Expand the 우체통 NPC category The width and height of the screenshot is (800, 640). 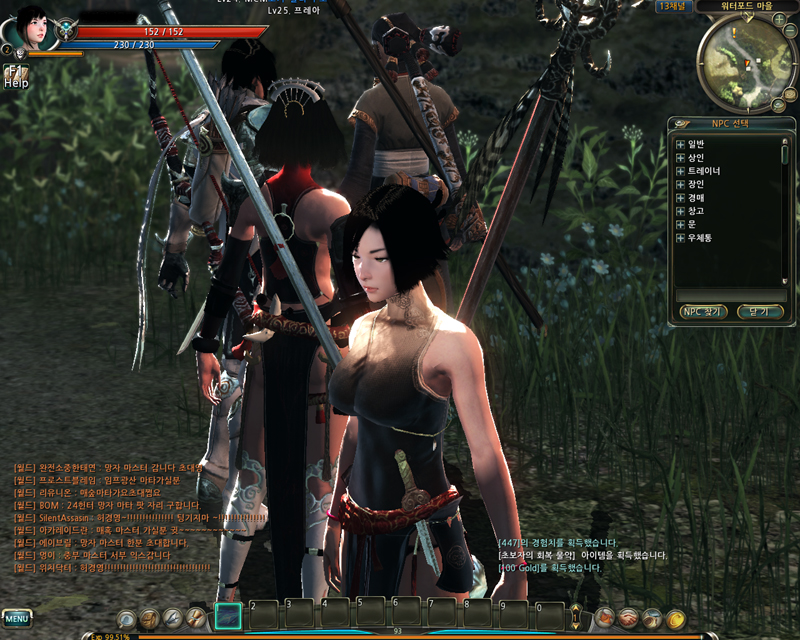(x=680, y=238)
